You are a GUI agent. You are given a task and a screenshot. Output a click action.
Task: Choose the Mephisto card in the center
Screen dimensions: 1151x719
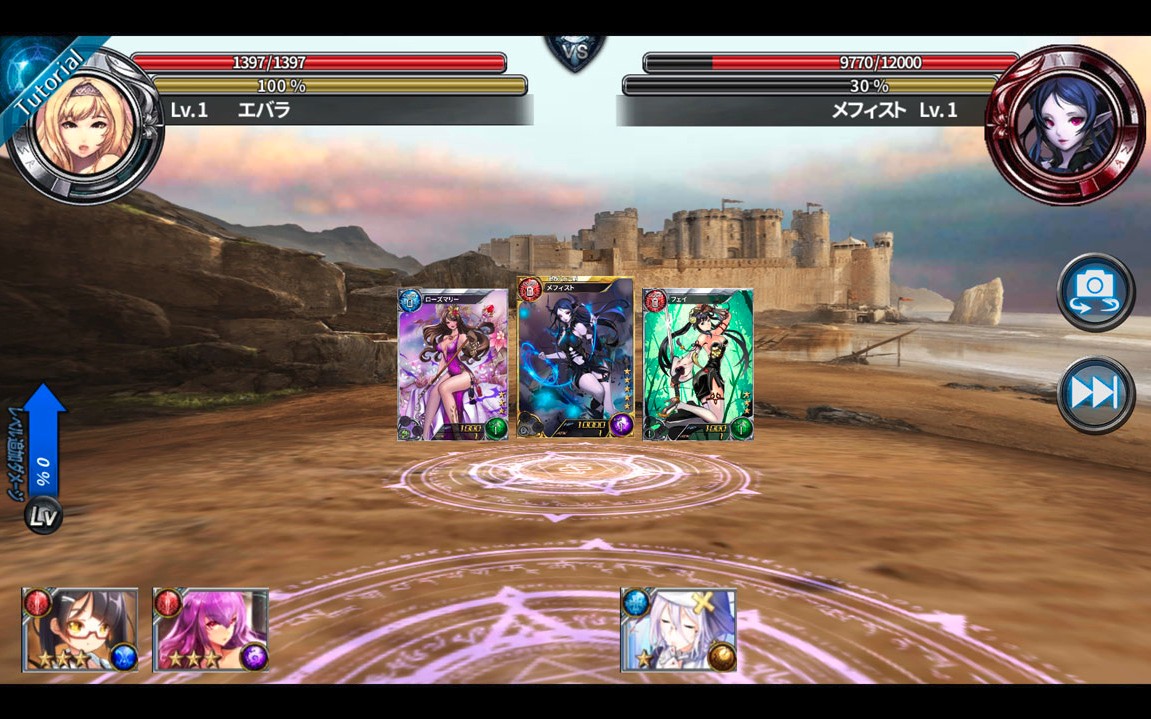tap(575, 358)
